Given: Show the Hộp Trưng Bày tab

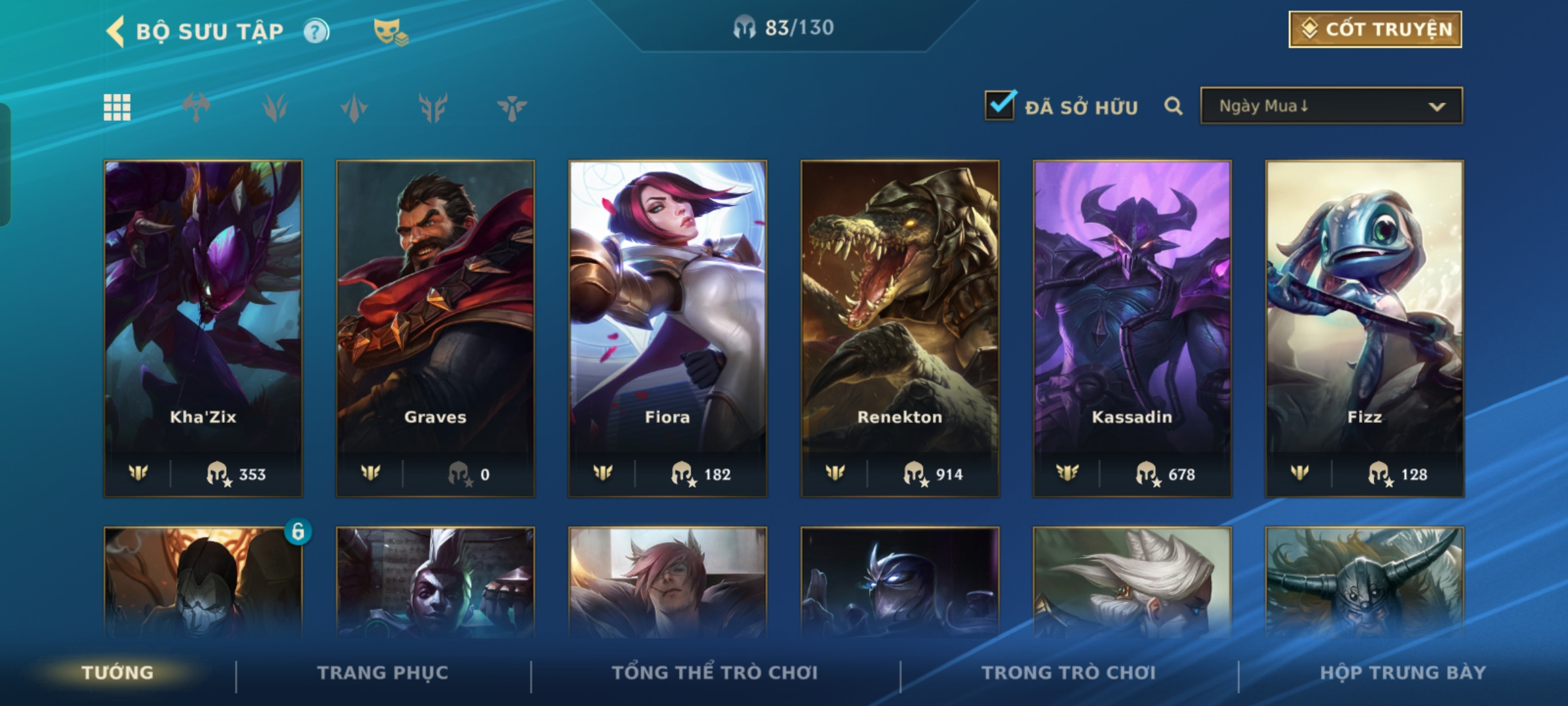Looking at the screenshot, I should click(1403, 673).
